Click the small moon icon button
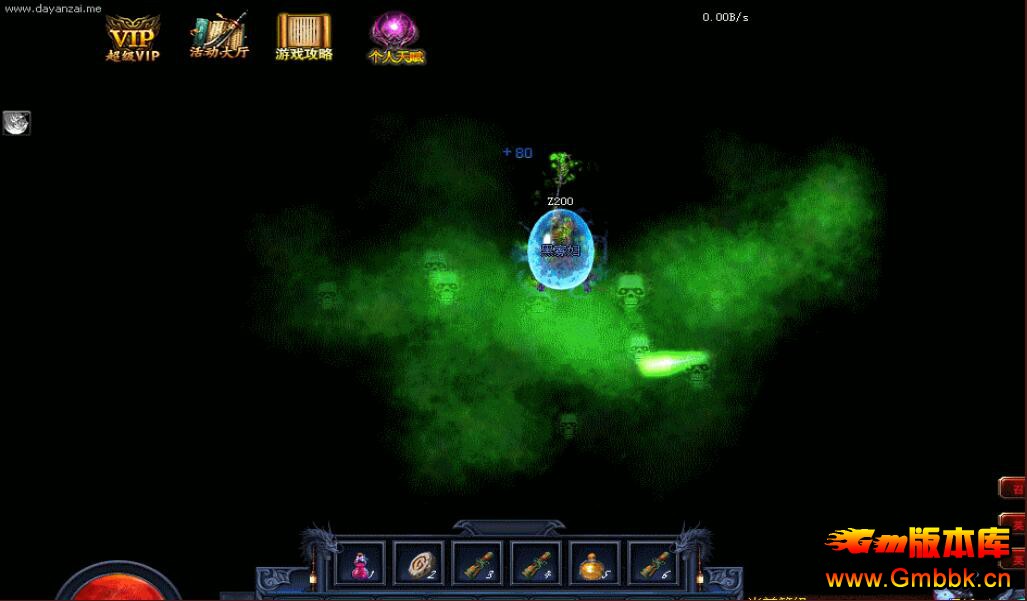The image size is (1027, 601). pyautogui.click(x=17, y=123)
